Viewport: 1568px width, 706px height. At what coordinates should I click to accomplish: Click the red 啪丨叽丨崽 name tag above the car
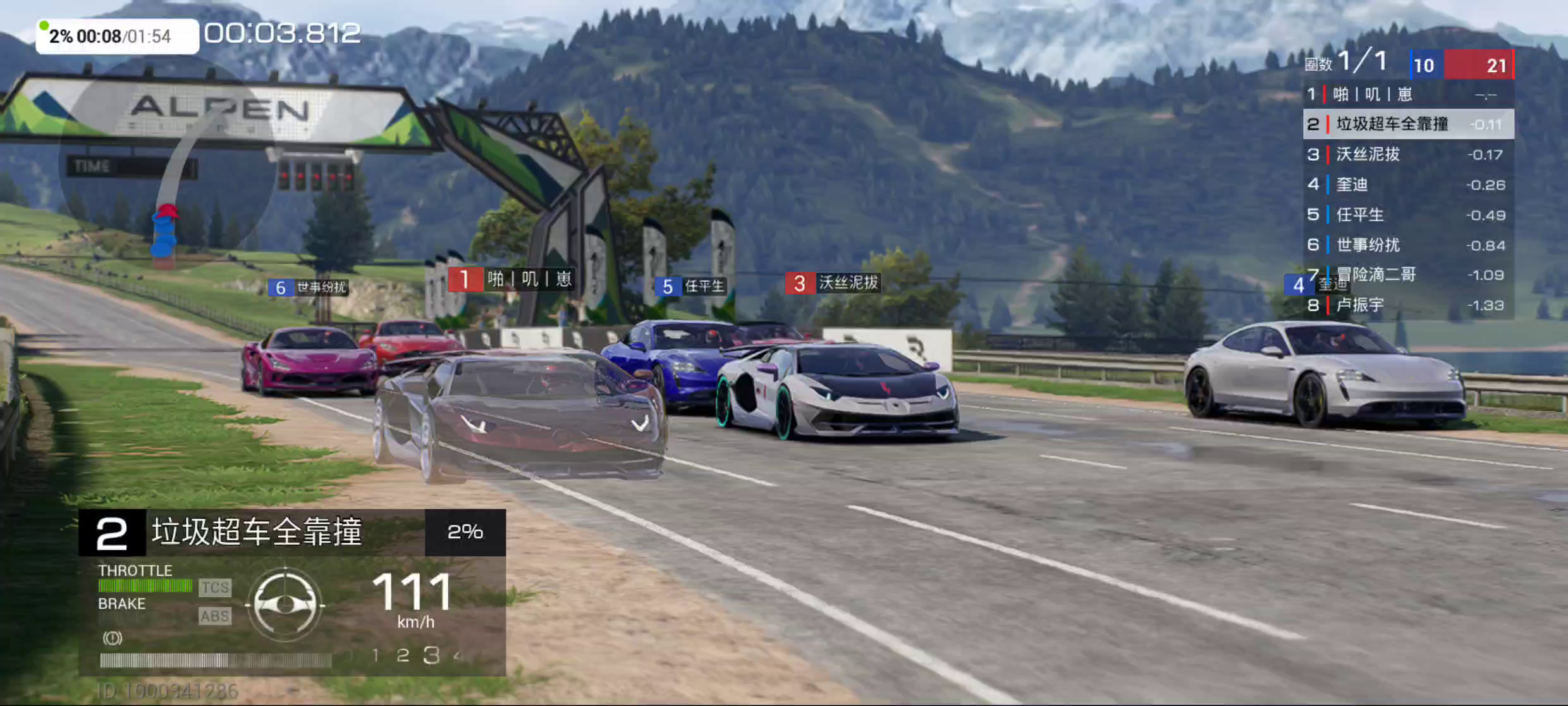511,279
